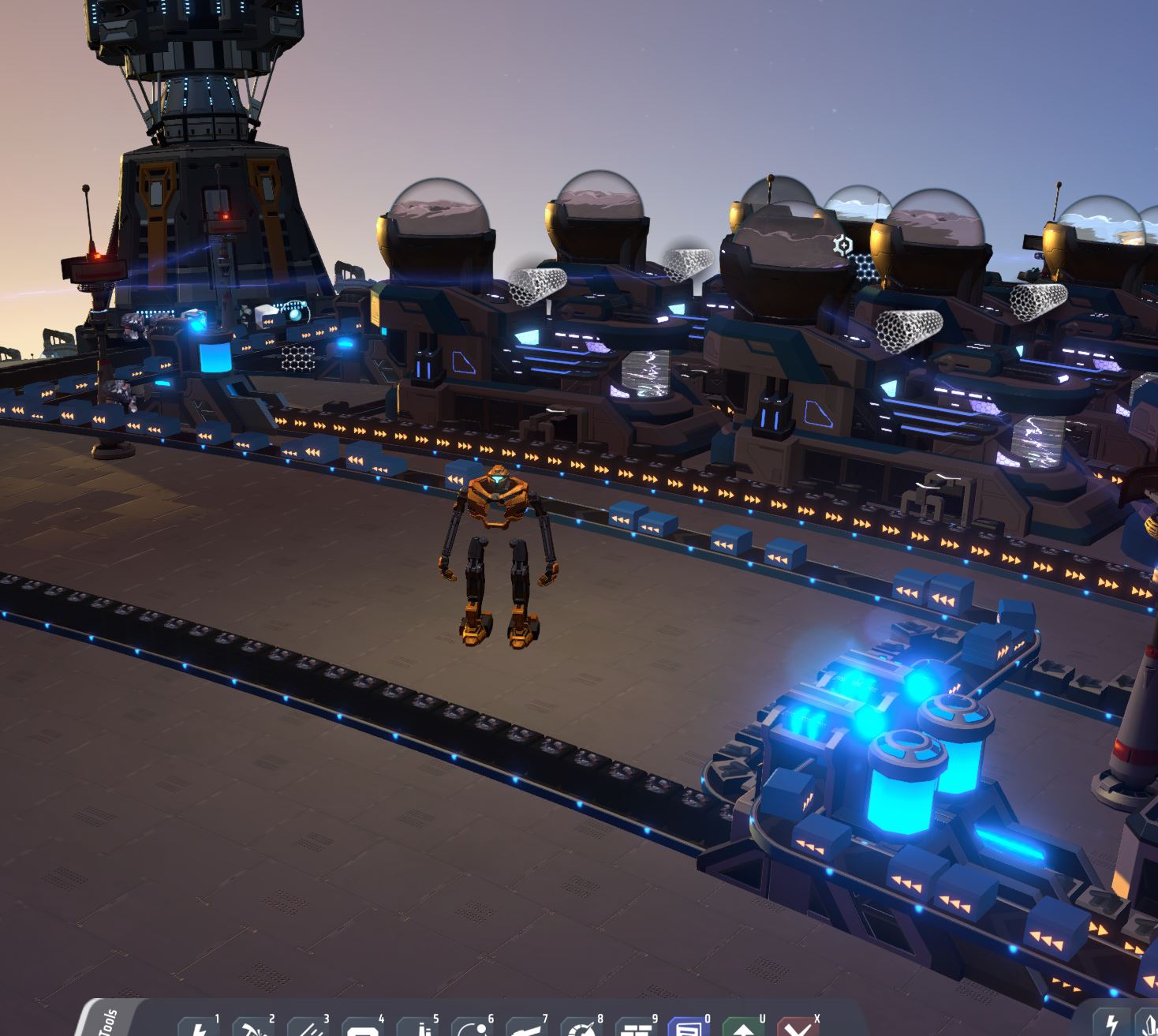
Task: Open the gauge-icon build category numbered 8
Action: click(582, 1027)
